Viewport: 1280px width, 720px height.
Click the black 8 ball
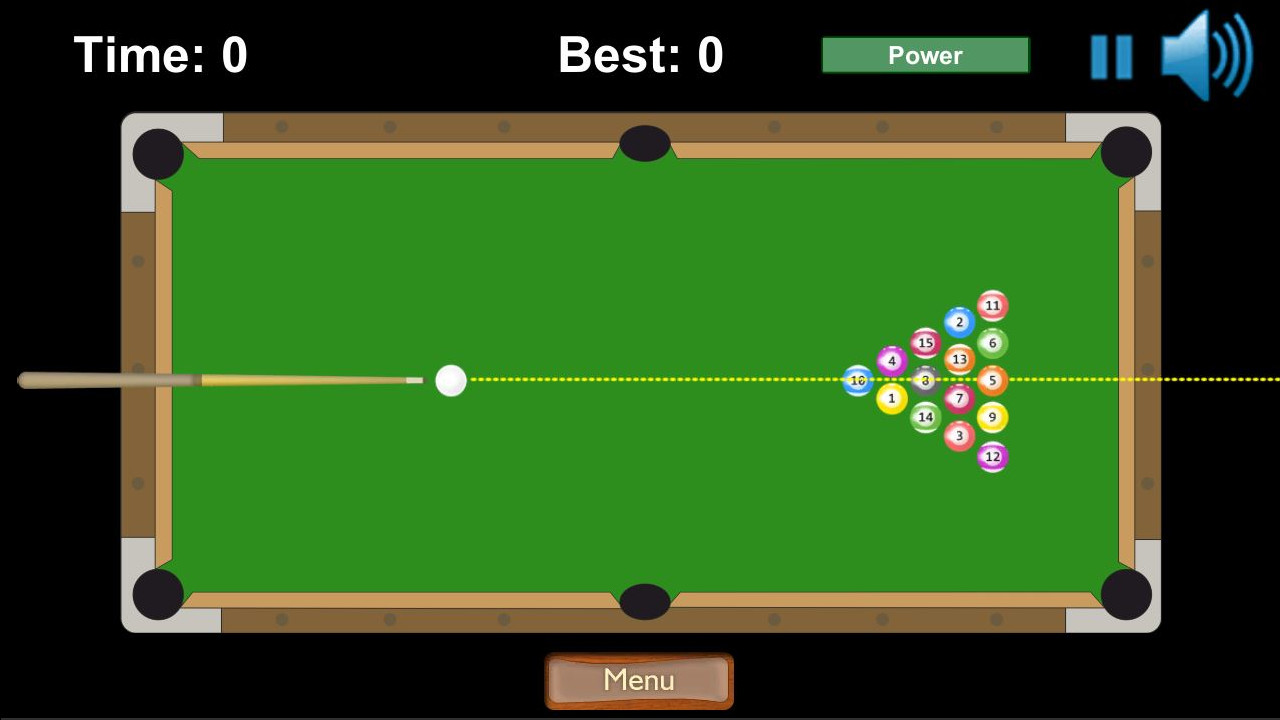click(925, 379)
